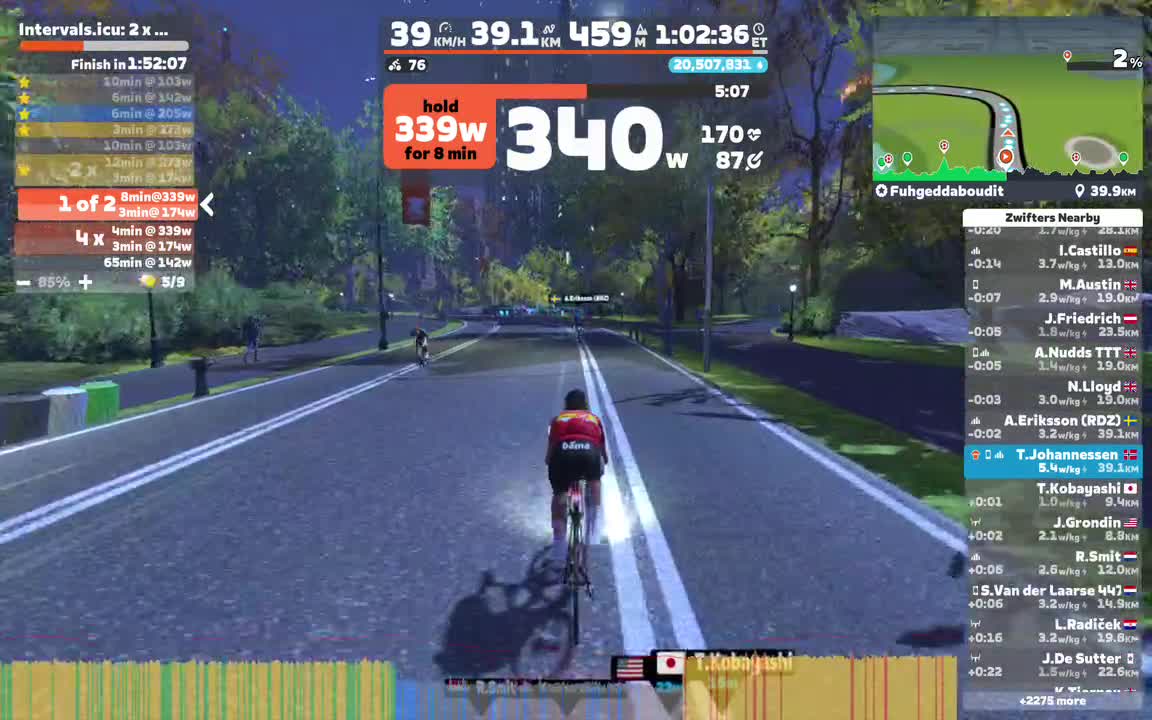Choose J.Friedrich in the nearby riders list
This screenshot has height=720, width=1152.
tap(1052, 325)
